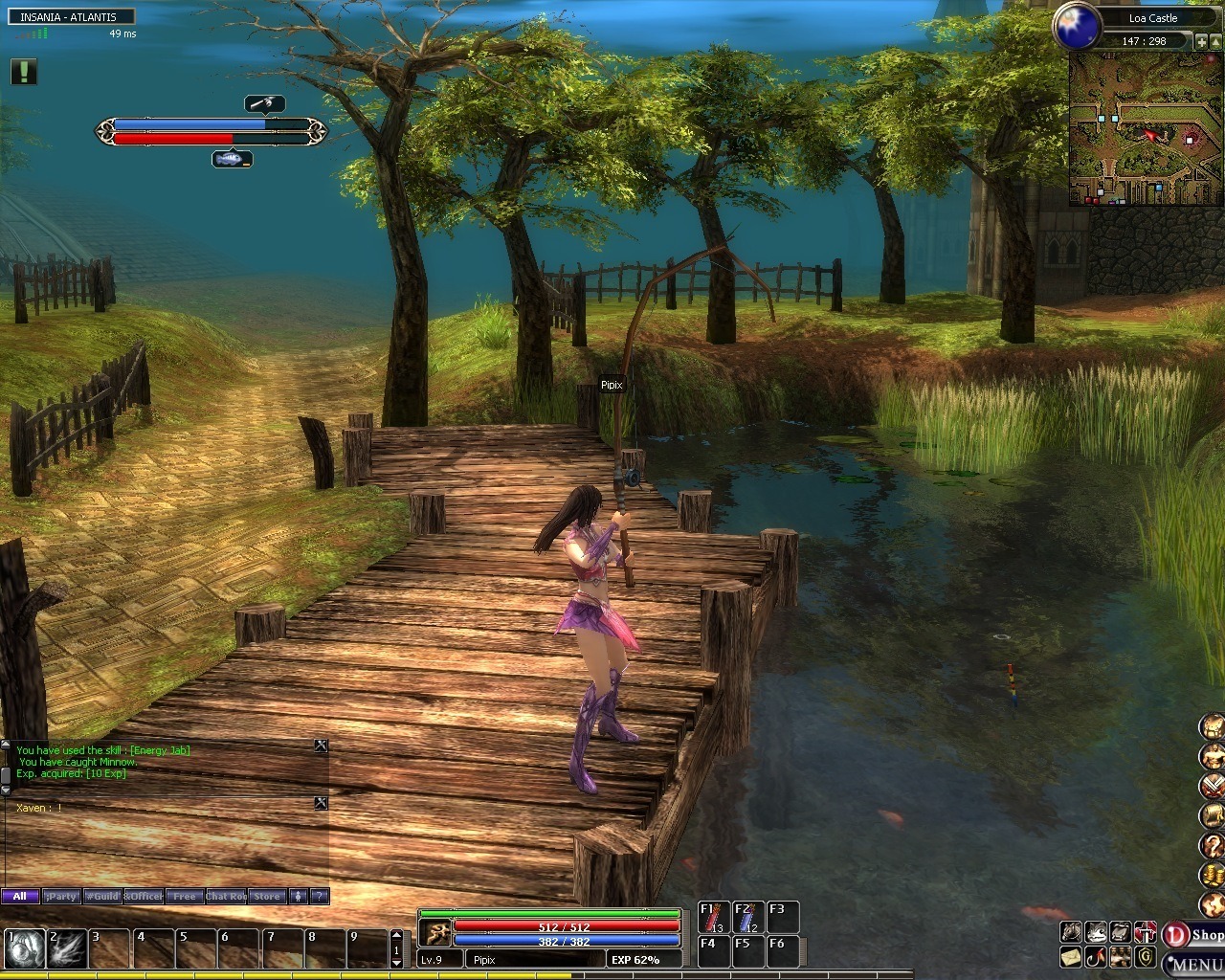Screen dimensions: 1225x980
Task: Activate the Energy Jab skill in slot 2
Action: pos(68,948)
